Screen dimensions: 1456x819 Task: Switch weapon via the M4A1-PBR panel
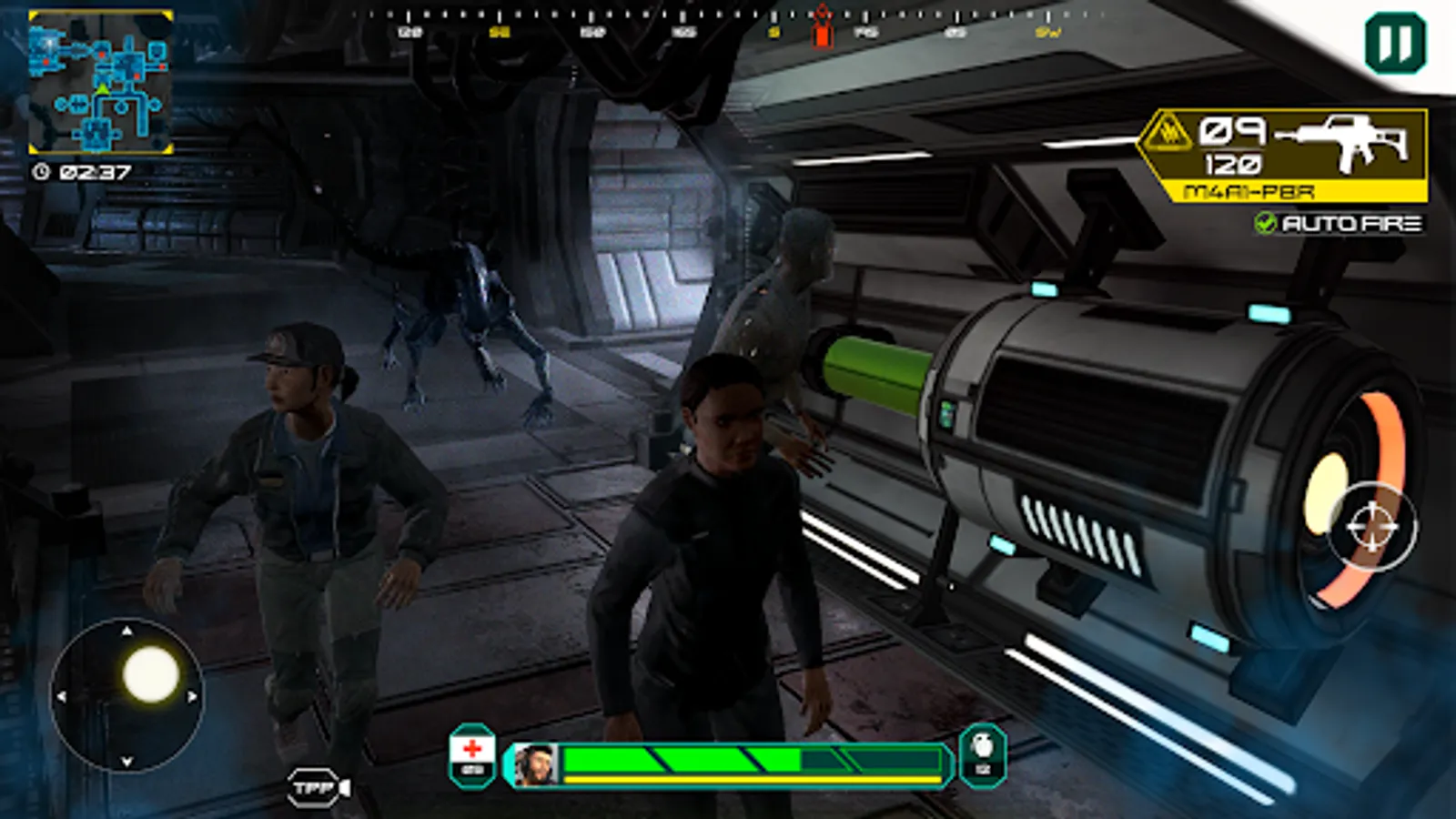1285,155
